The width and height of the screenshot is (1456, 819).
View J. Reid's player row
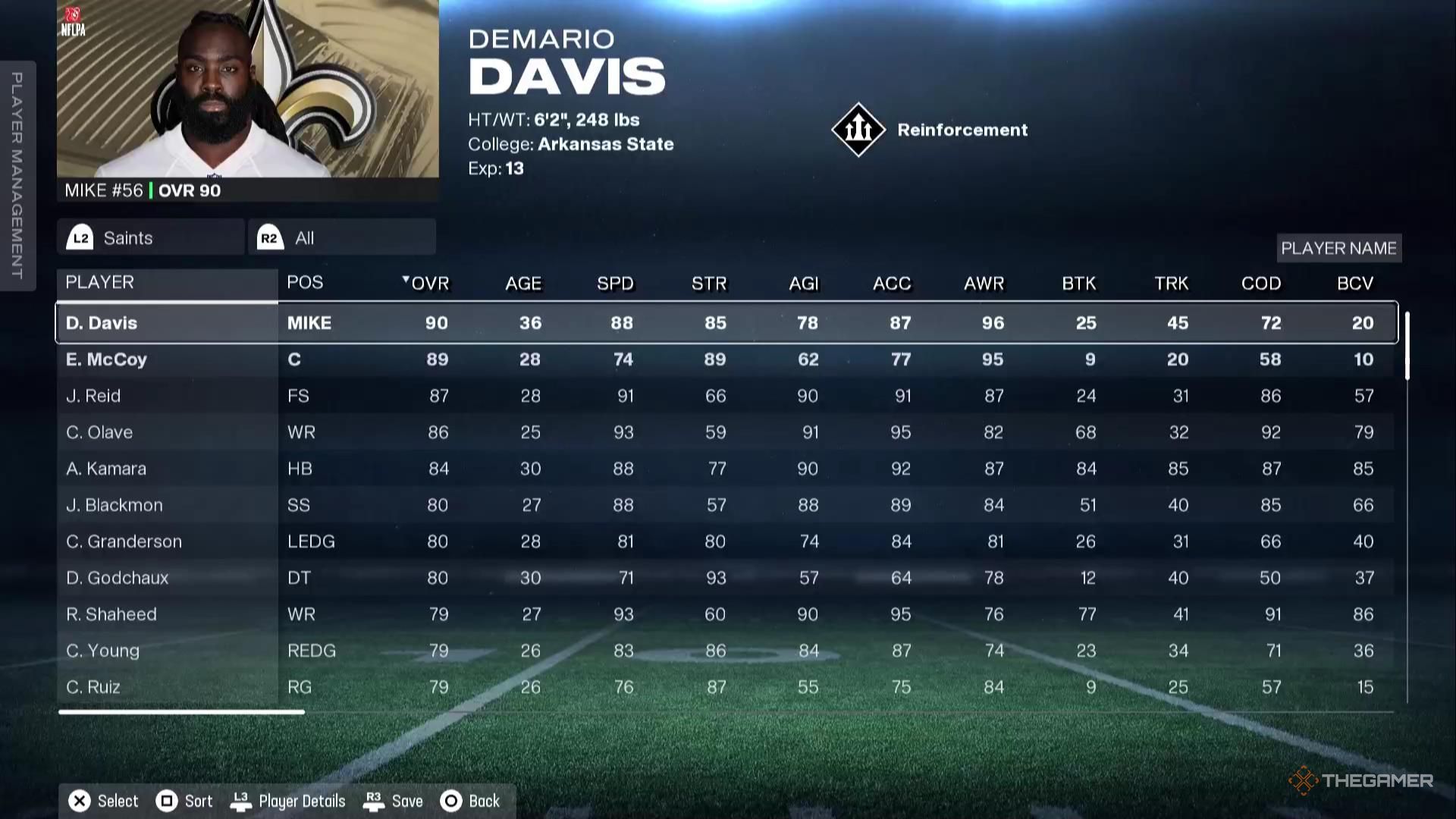click(167, 395)
